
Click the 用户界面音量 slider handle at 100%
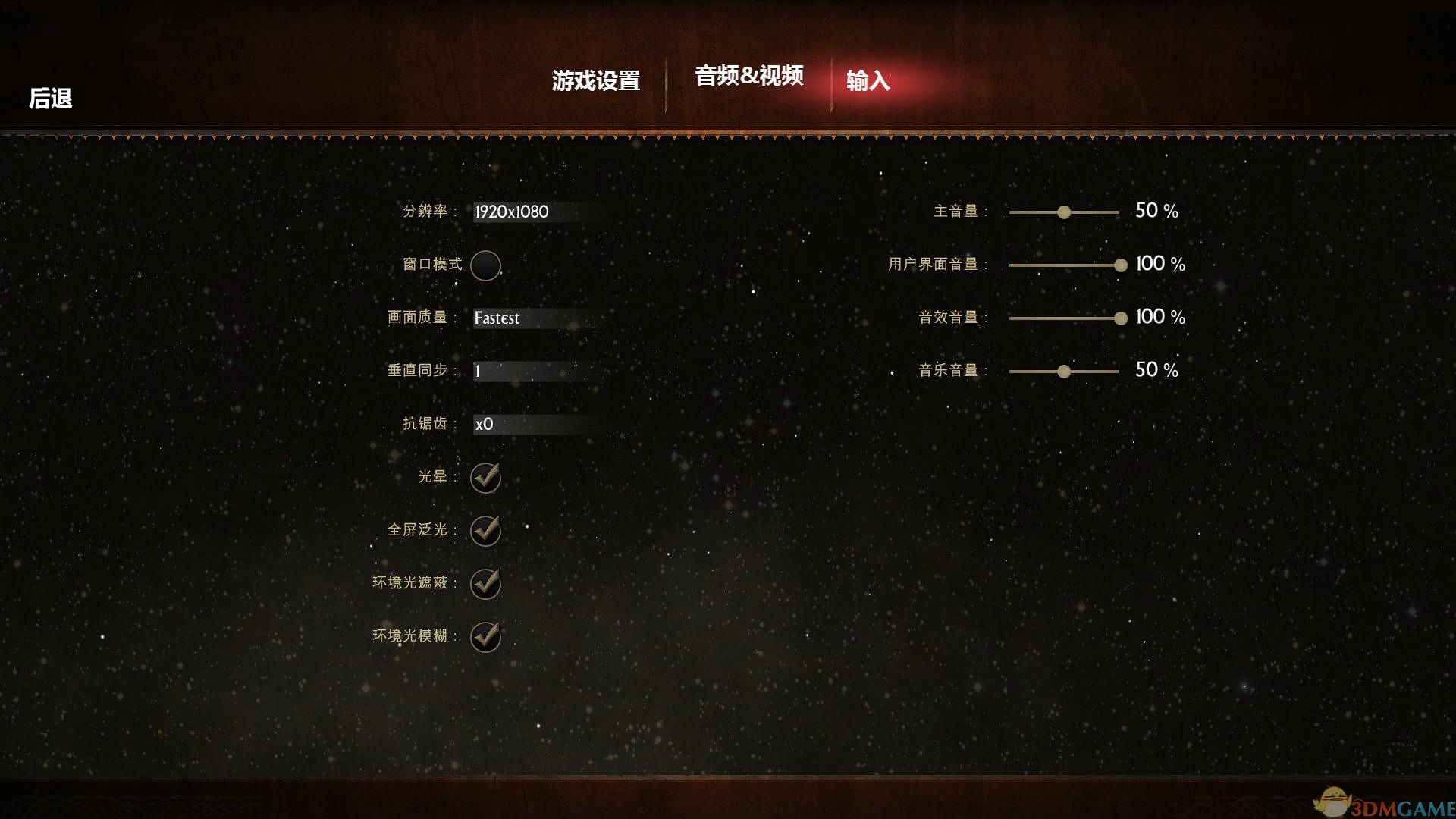pos(1120,266)
